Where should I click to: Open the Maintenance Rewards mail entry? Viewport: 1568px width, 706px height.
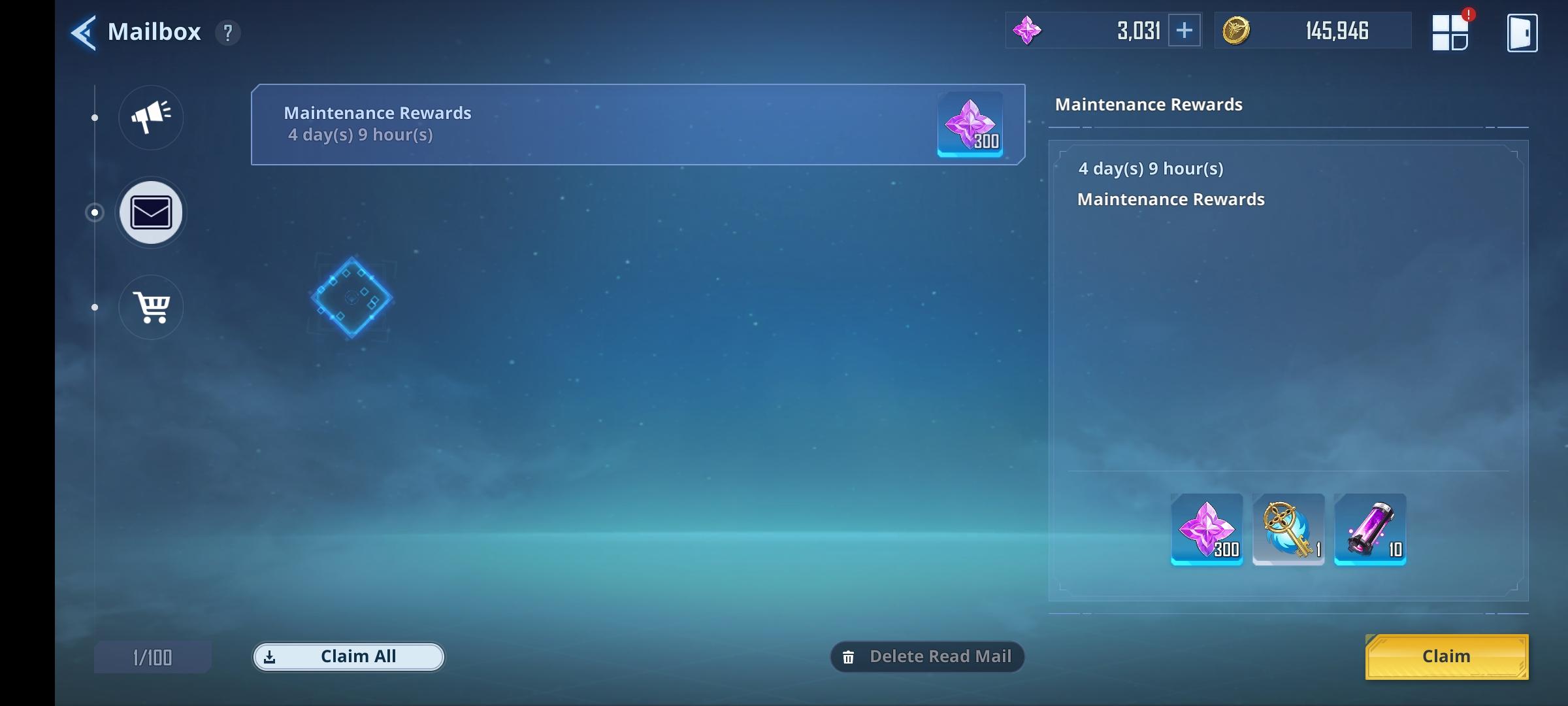pos(637,124)
